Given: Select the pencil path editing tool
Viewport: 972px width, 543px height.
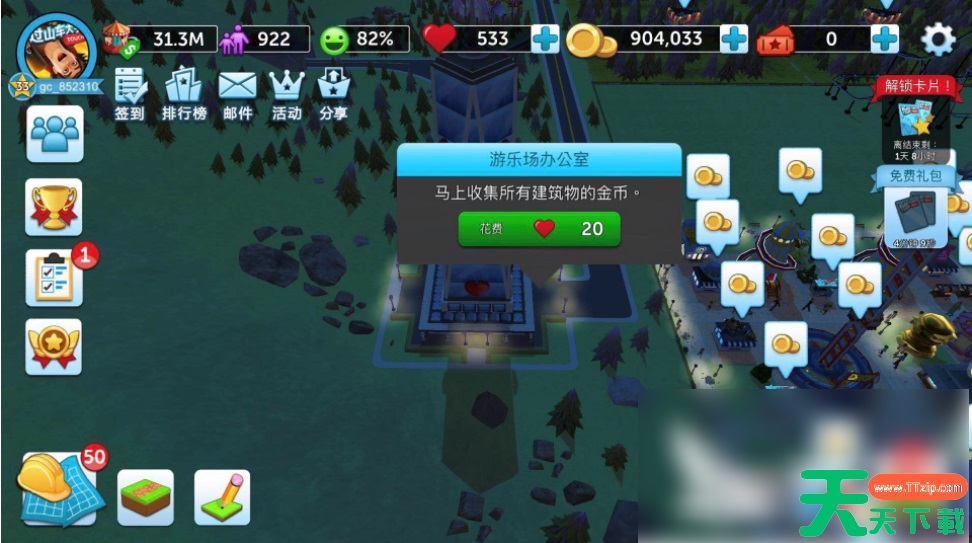Looking at the screenshot, I should 222,497.
